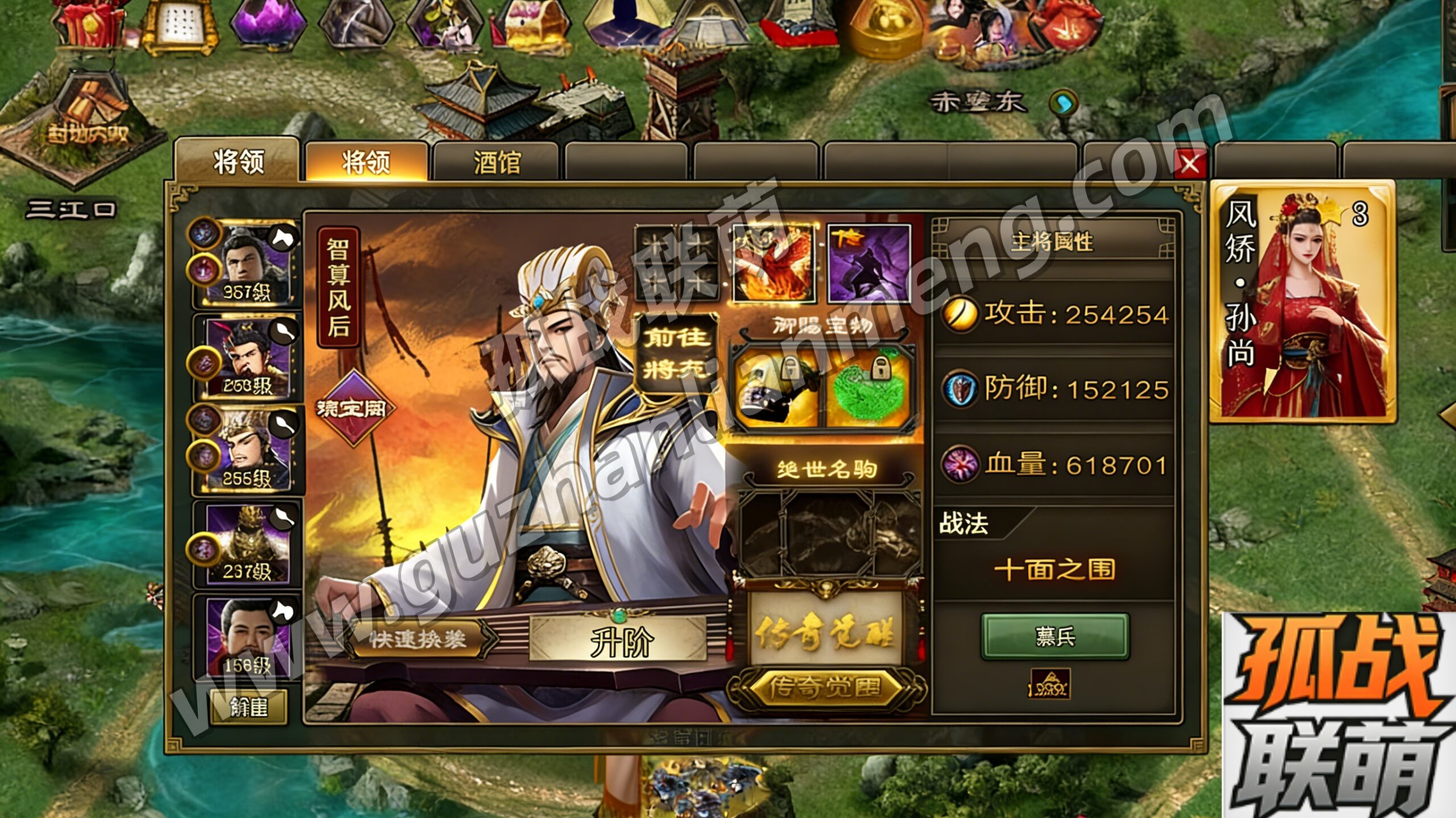The height and width of the screenshot is (818, 1456).
Task: Open the 琉宝阁 diamond button
Action: click(x=353, y=408)
